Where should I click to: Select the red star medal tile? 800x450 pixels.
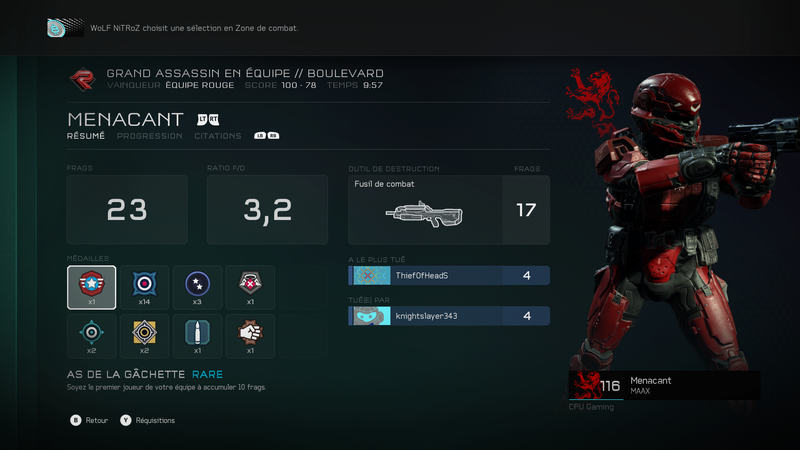[91, 288]
